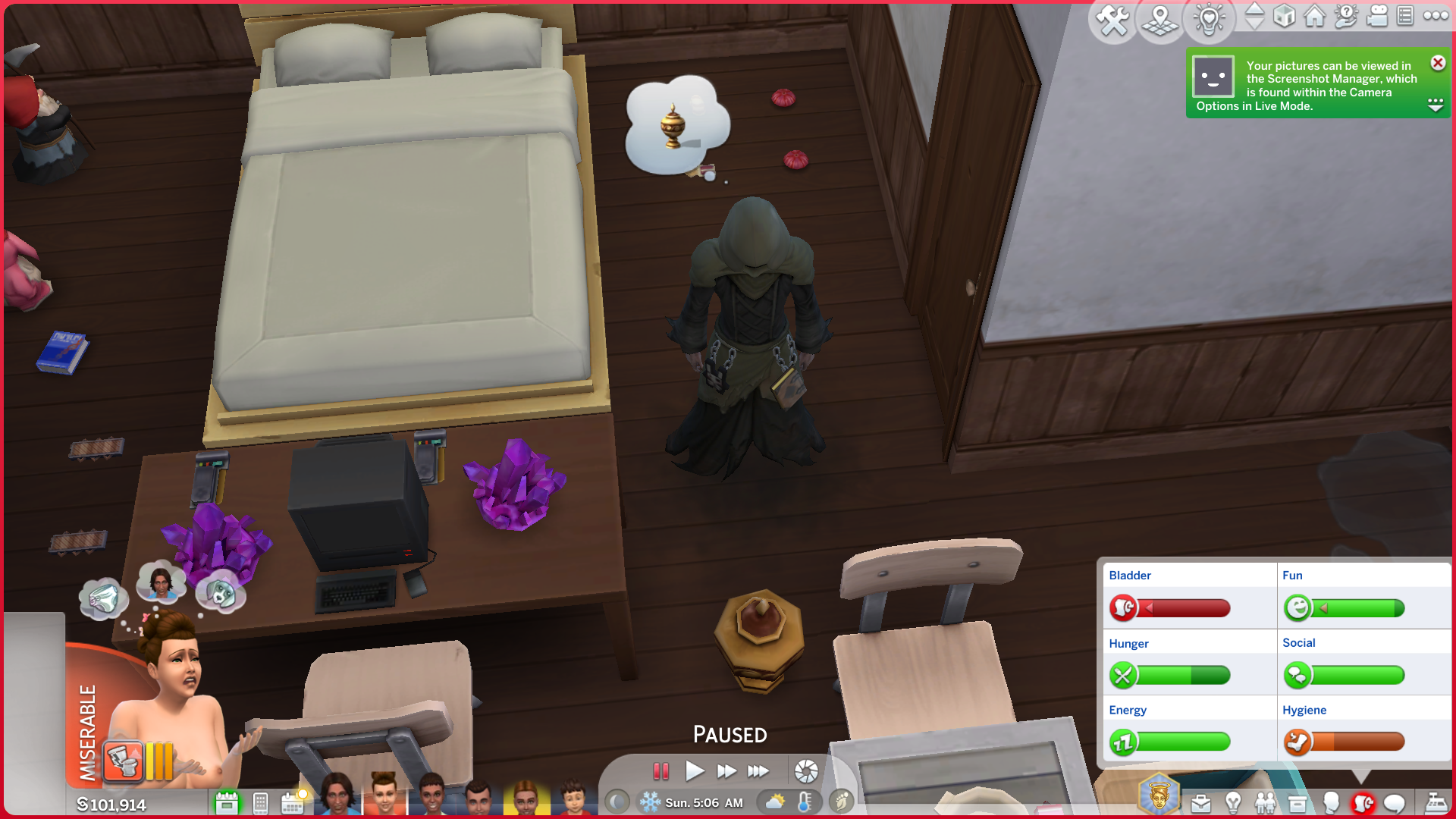Viewport: 1456px width, 819px height.
Task: Open the Inventory panel box icon
Action: point(1298,803)
